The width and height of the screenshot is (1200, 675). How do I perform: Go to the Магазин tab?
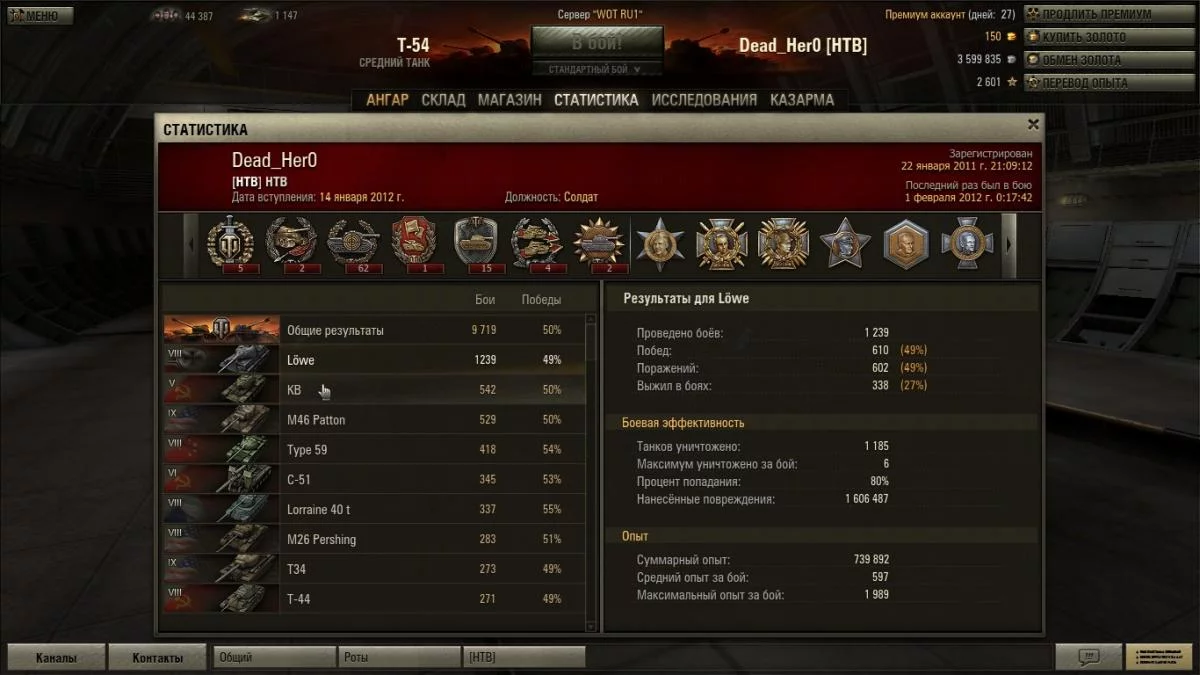(x=509, y=100)
